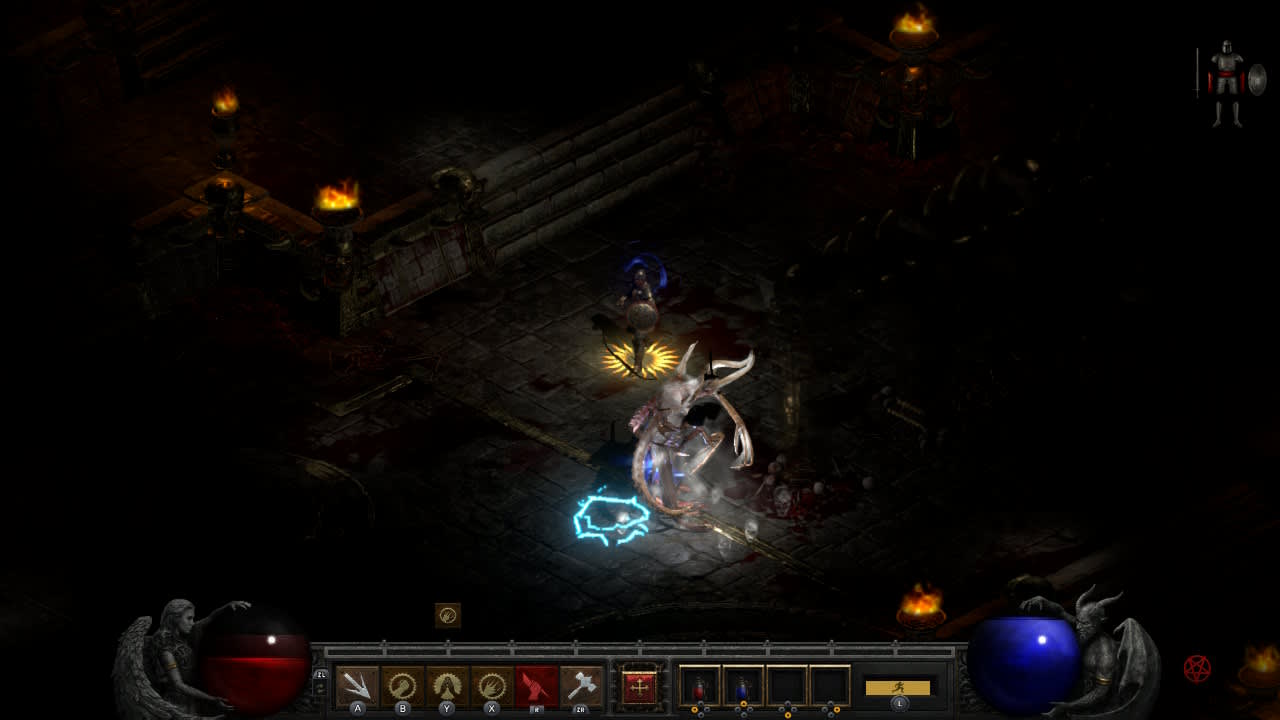Toggle run/walk with the running figure button
Viewport: 1280px width, 720px height.
point(897,689)
